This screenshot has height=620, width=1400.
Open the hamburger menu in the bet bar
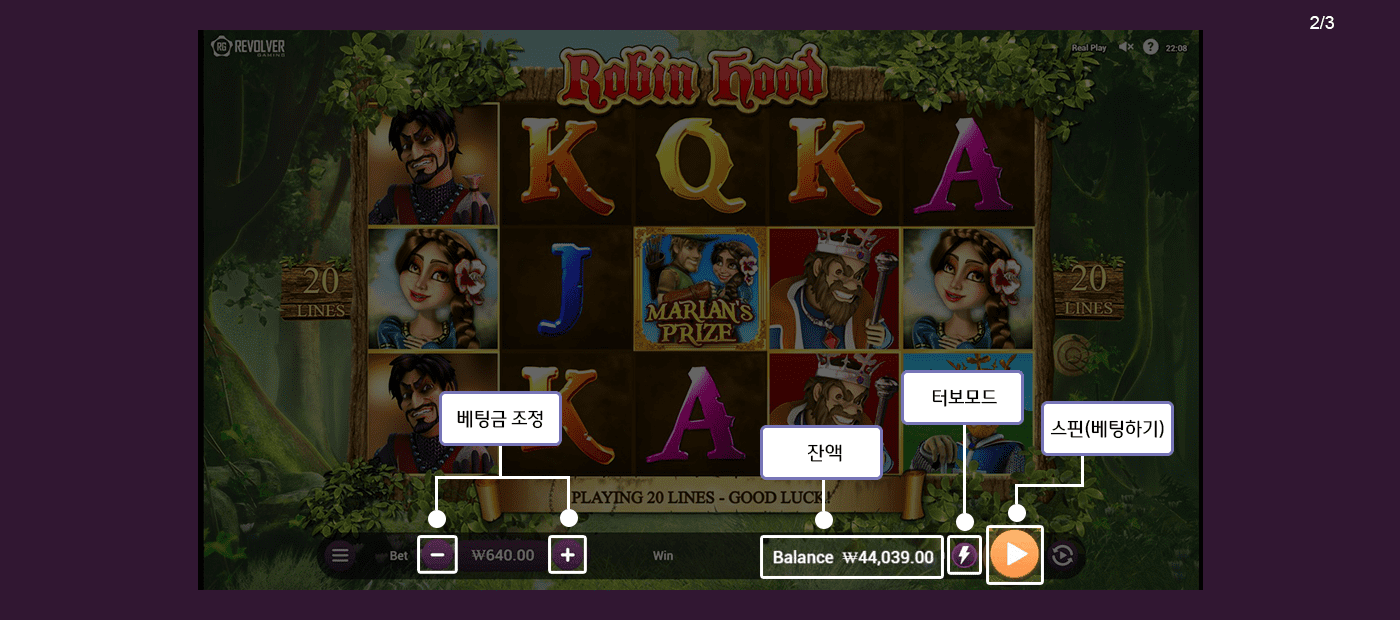coord(340,555)
